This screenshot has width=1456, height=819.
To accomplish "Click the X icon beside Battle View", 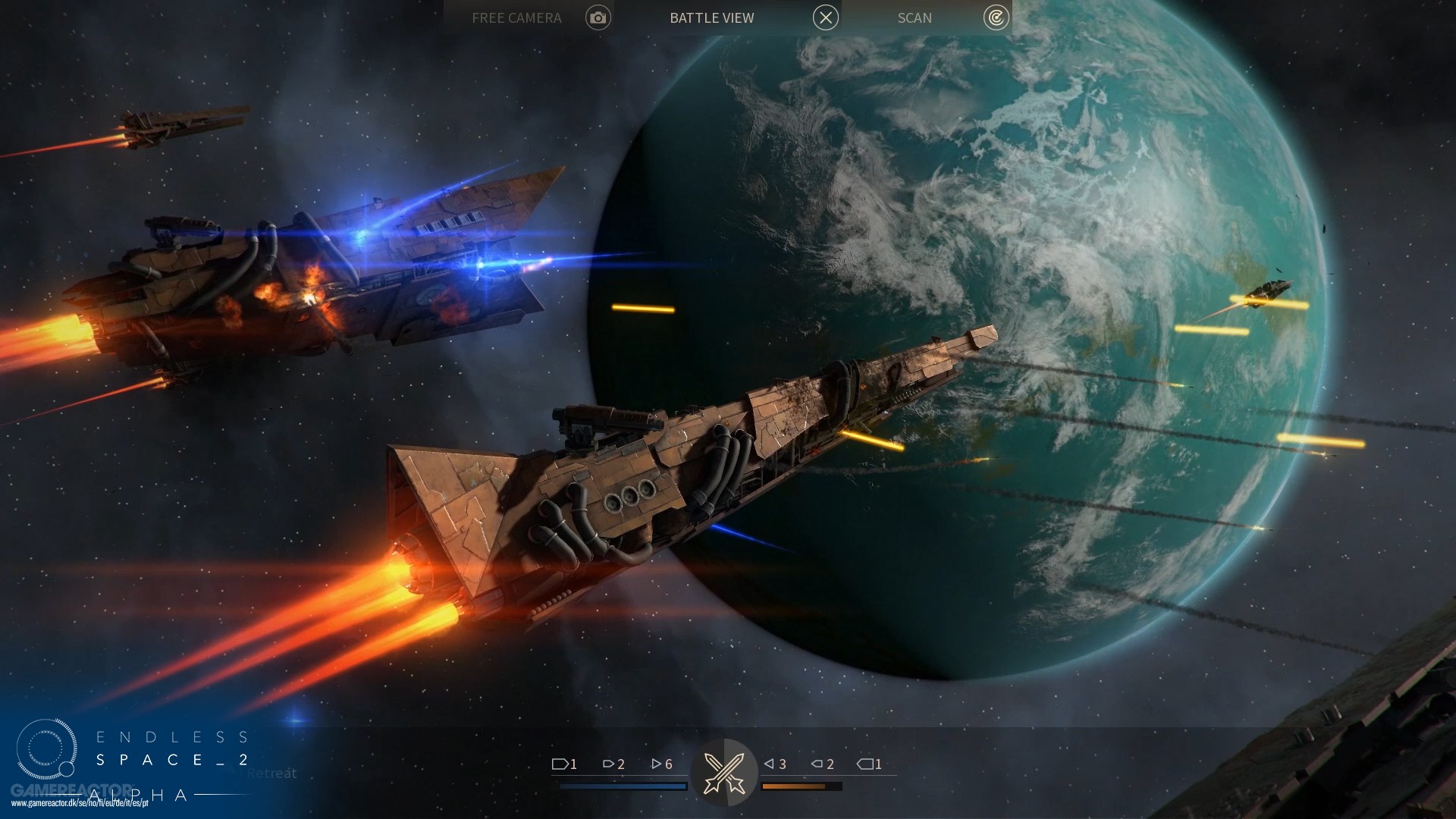I will click(826, 17).
